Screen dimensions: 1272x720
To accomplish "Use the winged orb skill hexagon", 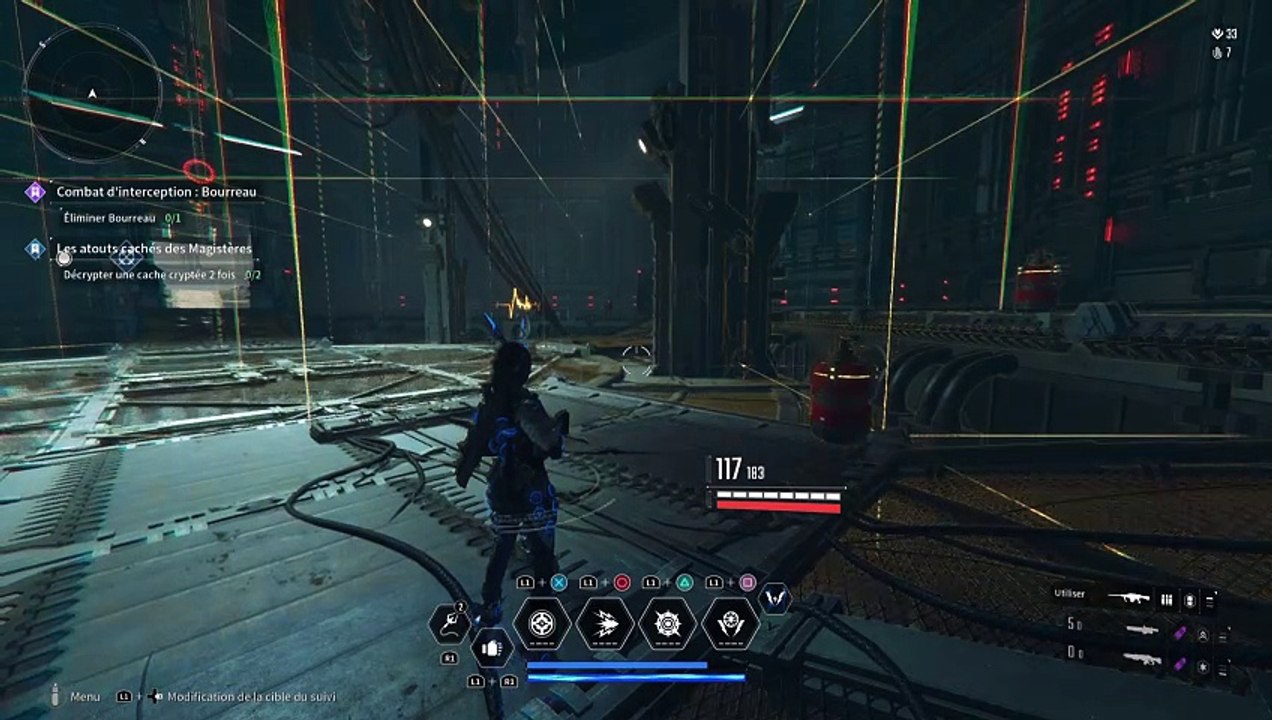I will 730,624.
